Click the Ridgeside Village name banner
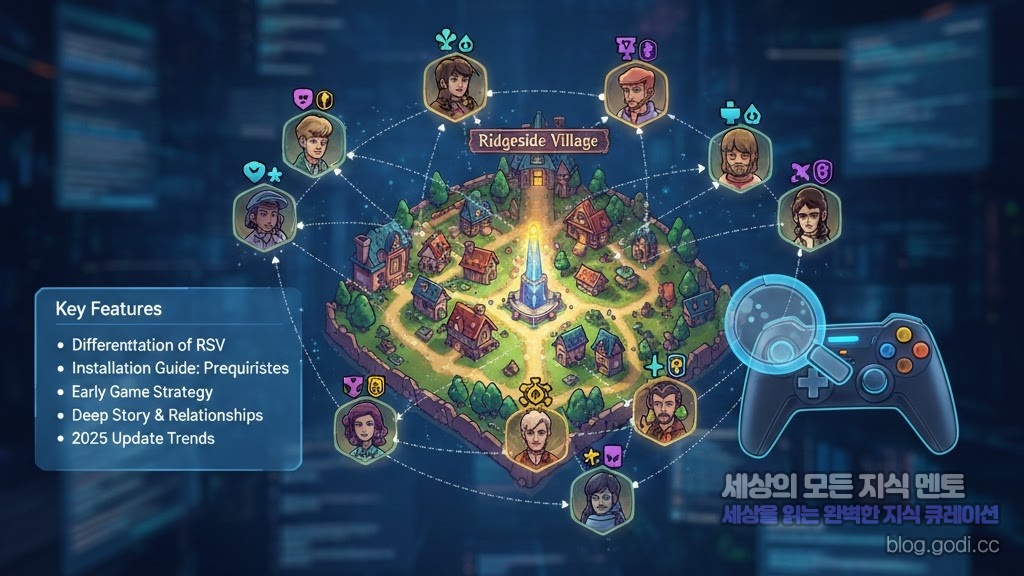Screen dimensions: 1024x576 (538, 141)
